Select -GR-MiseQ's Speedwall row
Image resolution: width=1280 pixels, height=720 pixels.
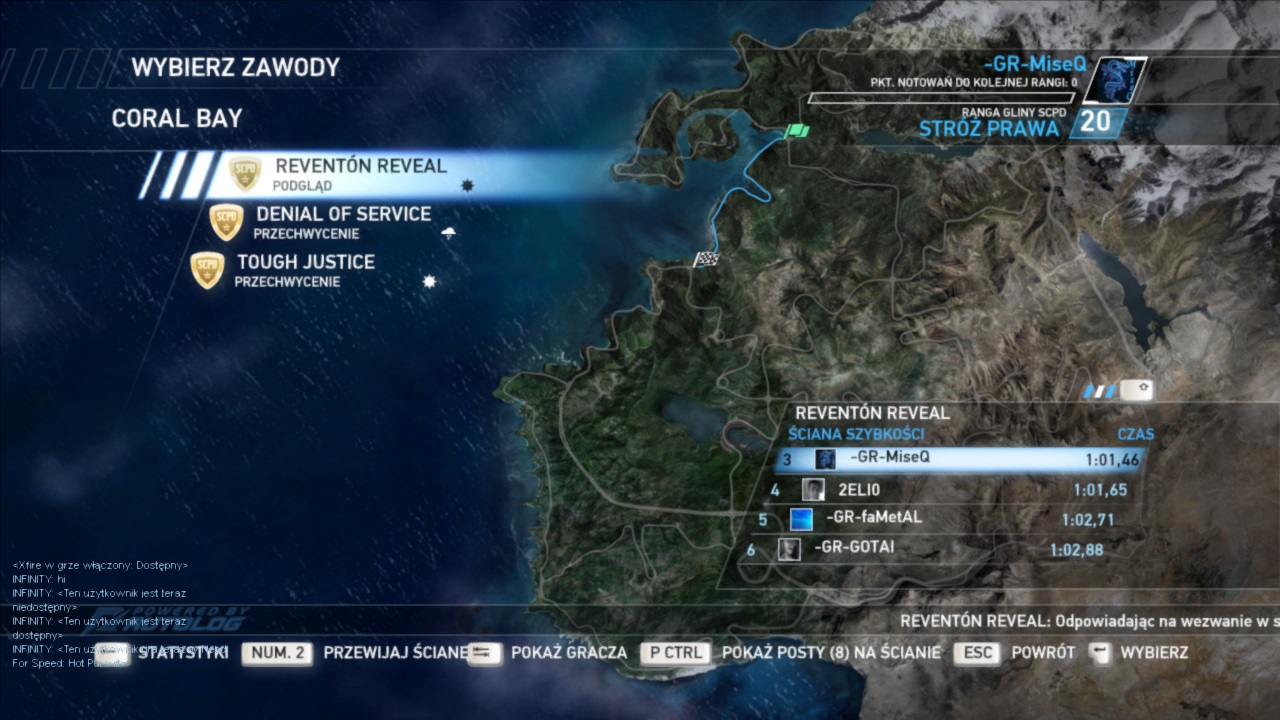pos(960,459)
